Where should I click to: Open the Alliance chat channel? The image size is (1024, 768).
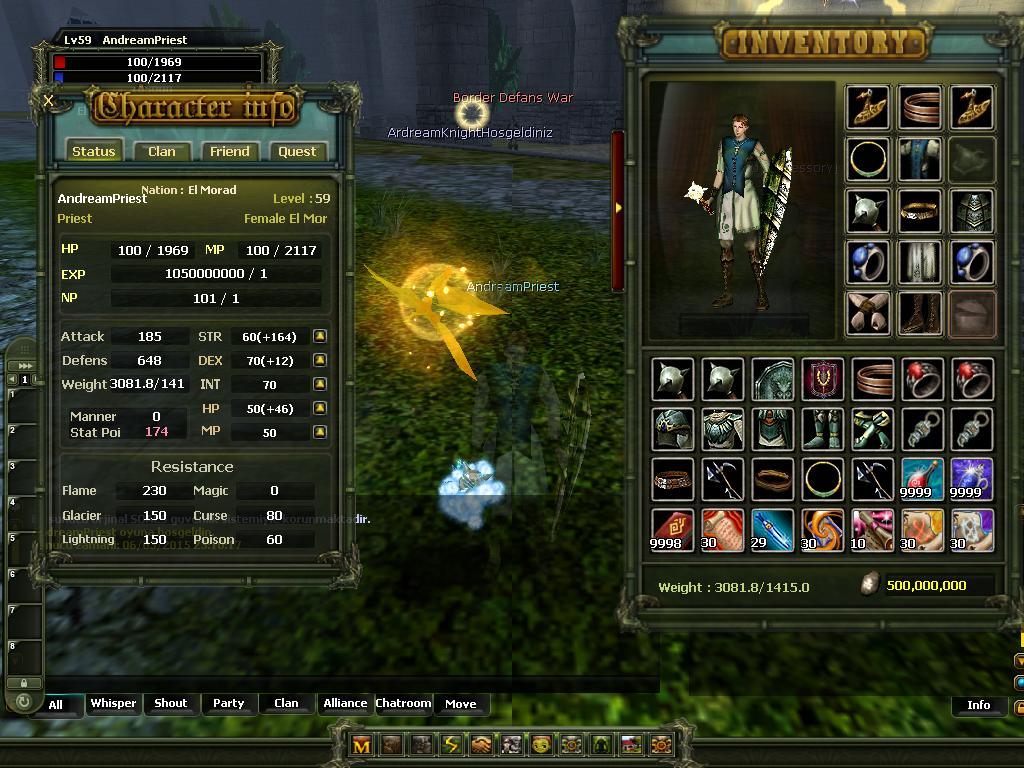[x=345, y=704]
